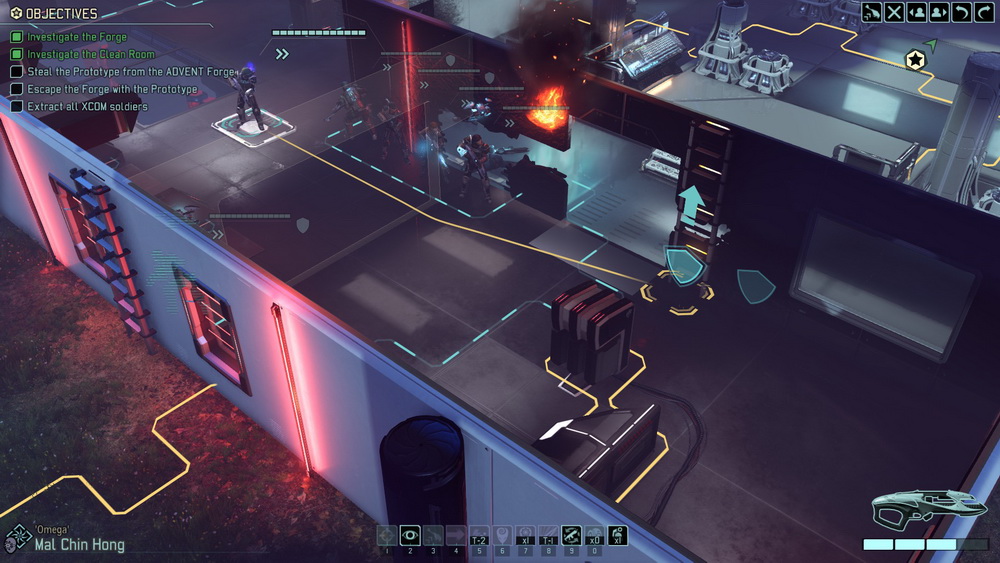
Task: Click the swirl ability in slot 6
Action: coord(502,535)
